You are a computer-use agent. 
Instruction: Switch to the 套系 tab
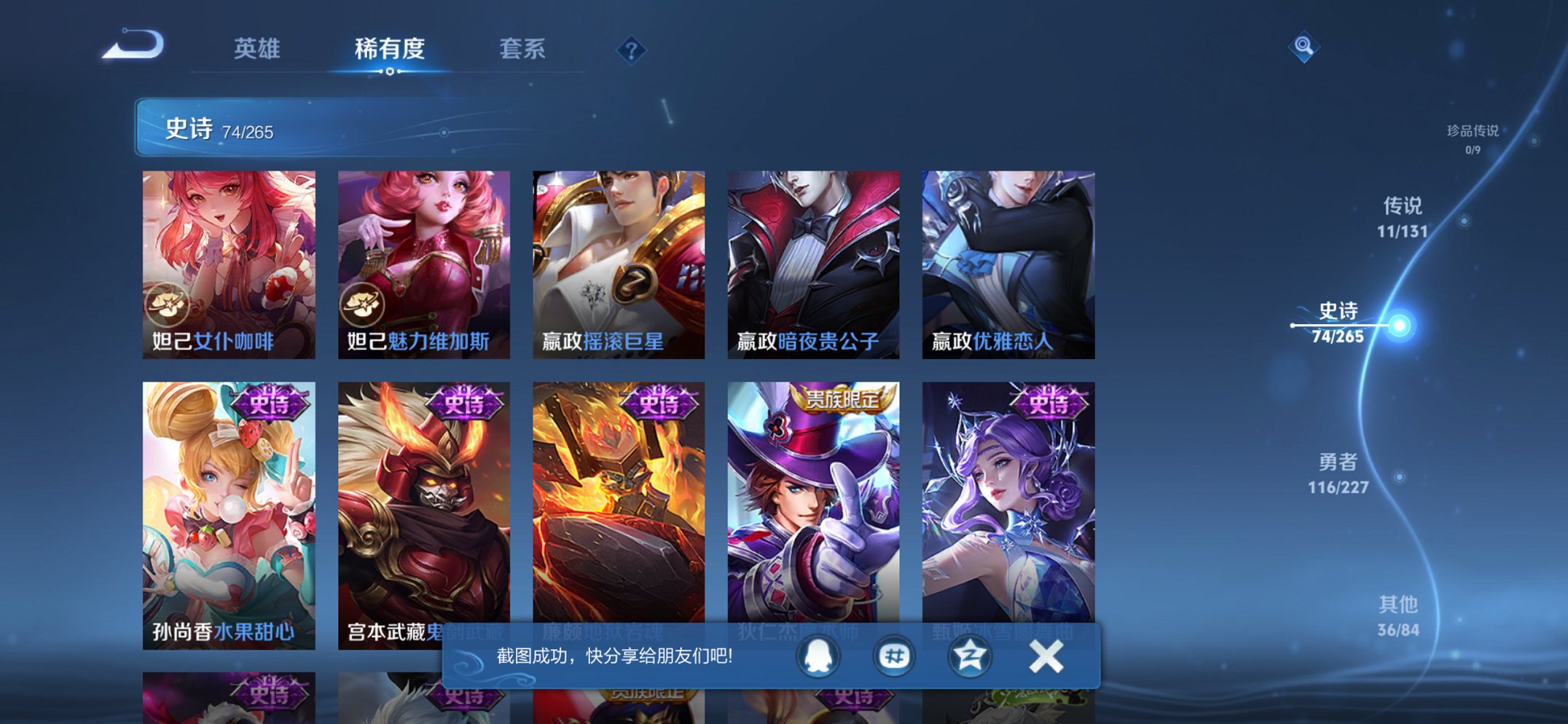[x=522, y=50]
